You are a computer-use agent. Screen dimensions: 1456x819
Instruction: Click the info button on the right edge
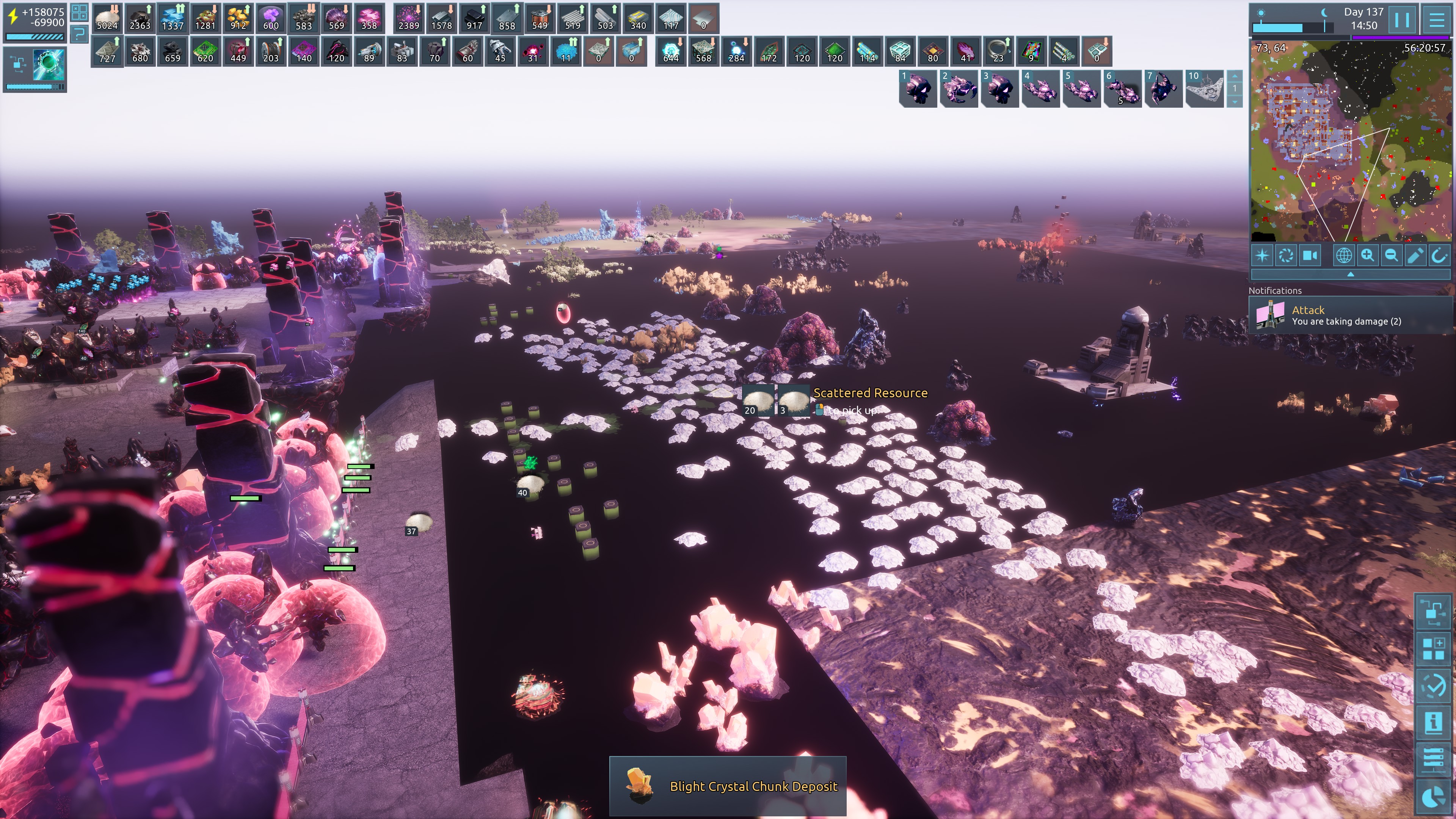1433,722
